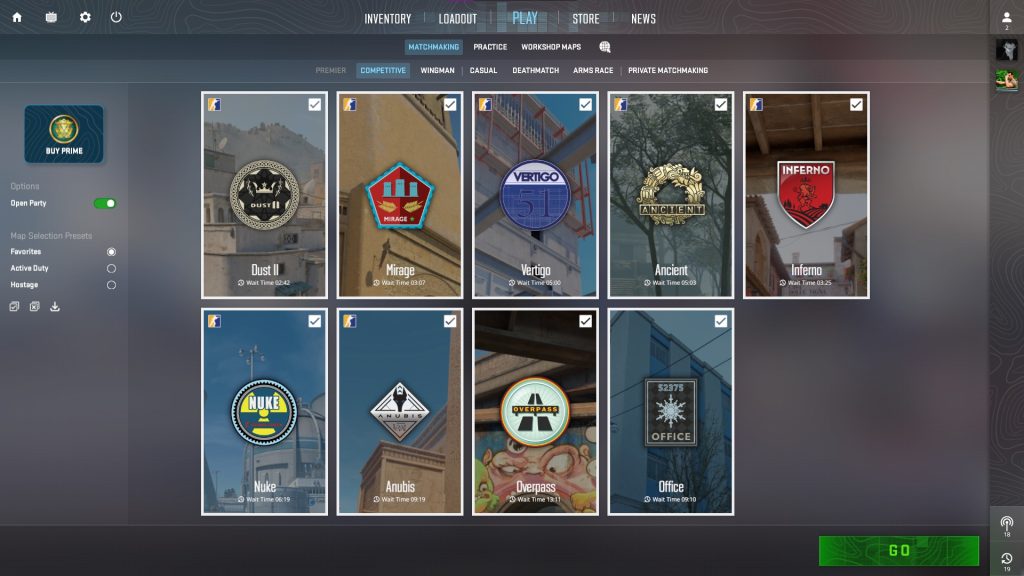Open Private Matchmaking
Screen dimensions: 1024x576
[x=667, y=71]
